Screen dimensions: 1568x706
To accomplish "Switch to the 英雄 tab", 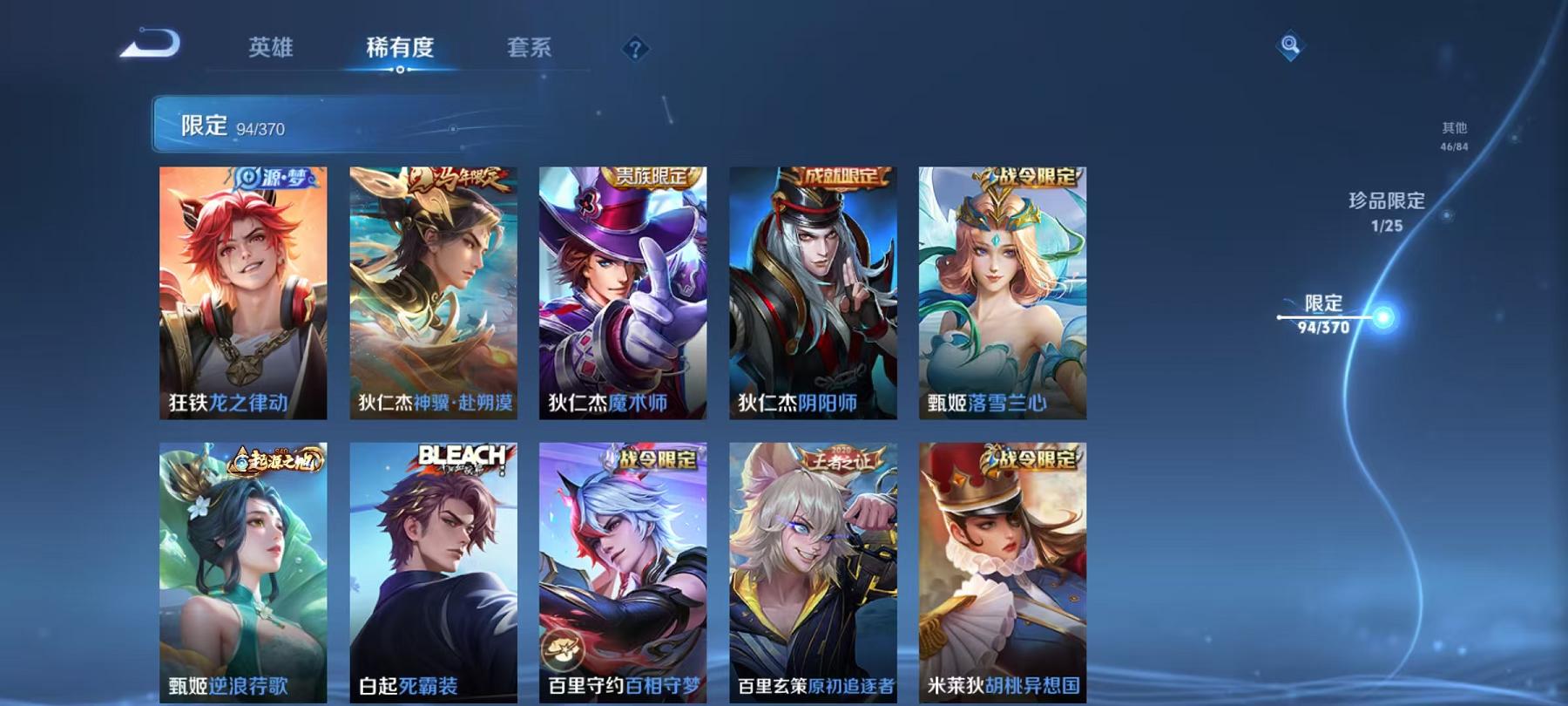I will [272, 48].
